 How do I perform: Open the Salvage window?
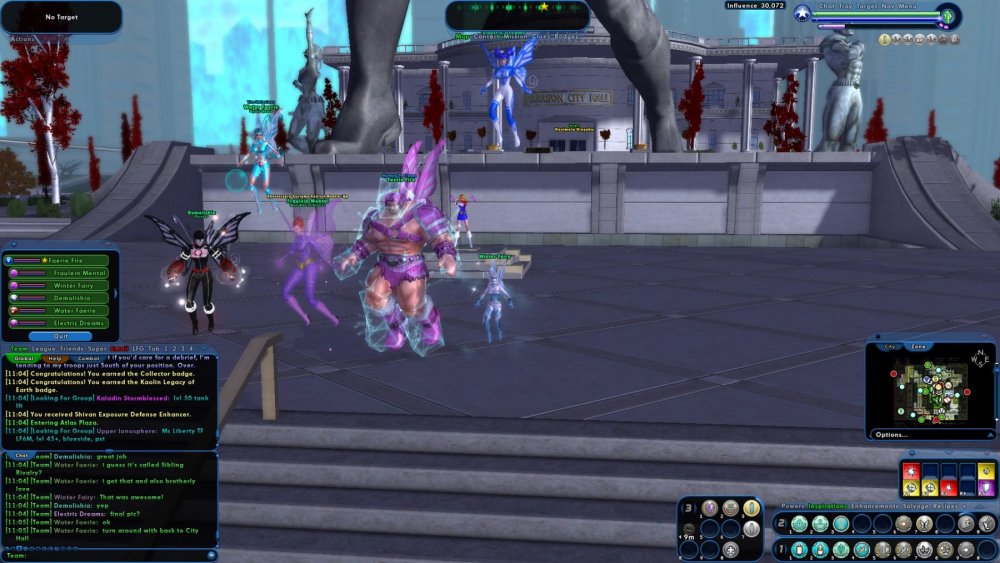tap(921, 507)
